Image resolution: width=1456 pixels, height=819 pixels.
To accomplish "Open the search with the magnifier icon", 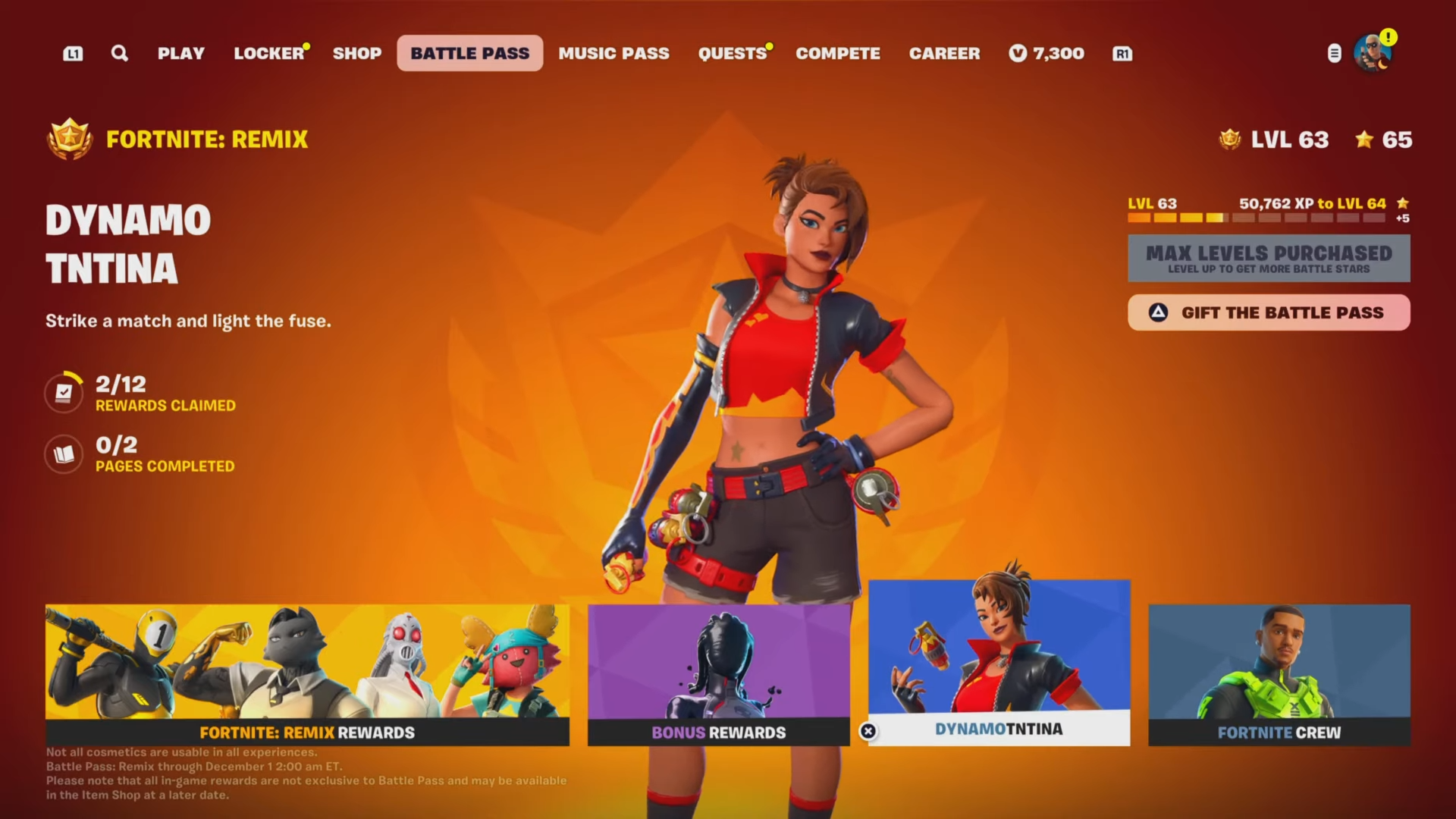I will coord(119,53).
